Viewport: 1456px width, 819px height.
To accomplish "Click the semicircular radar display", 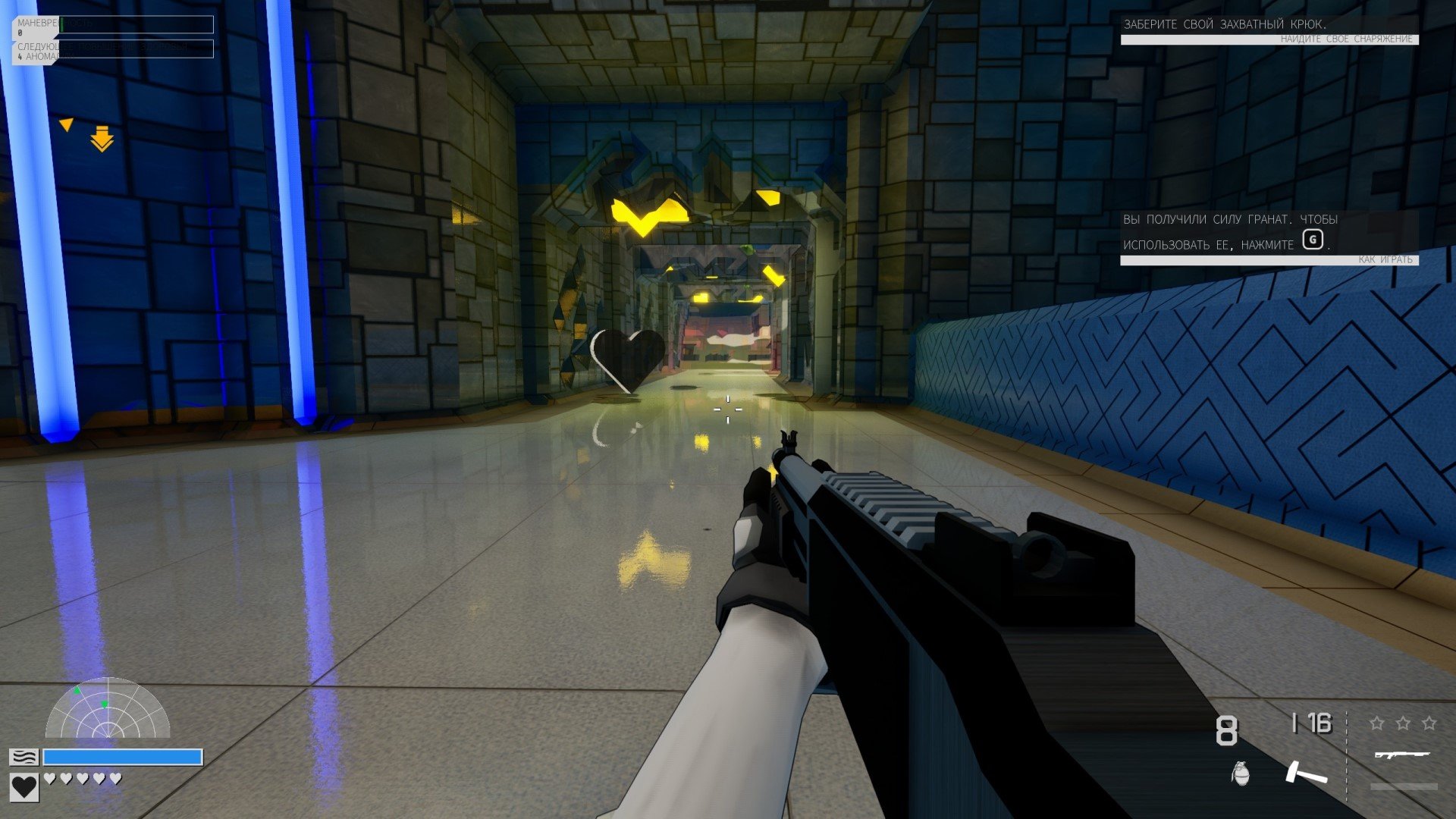I will [x=108, y=711].
